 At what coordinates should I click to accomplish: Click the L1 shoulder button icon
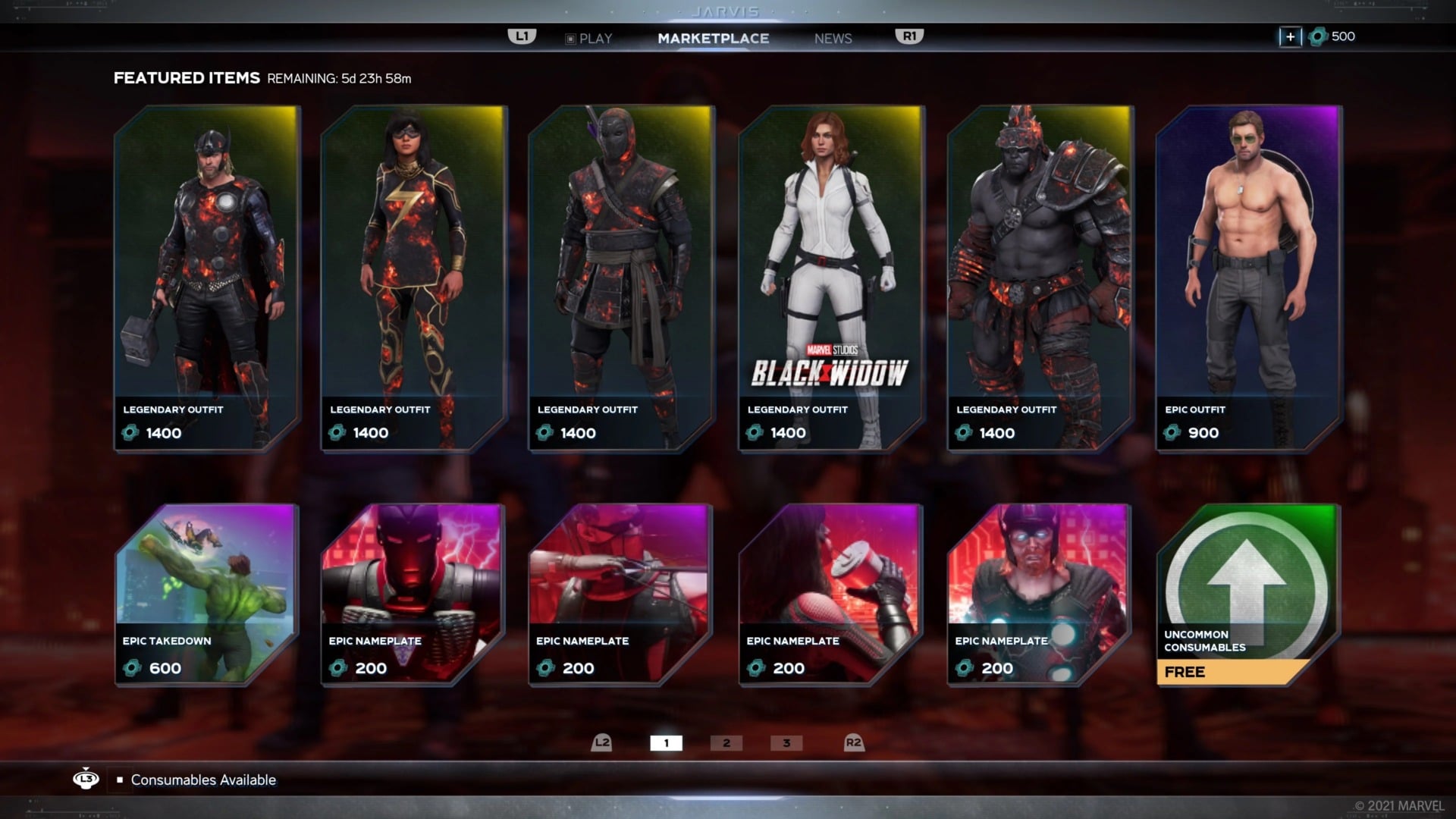point(522,36)
